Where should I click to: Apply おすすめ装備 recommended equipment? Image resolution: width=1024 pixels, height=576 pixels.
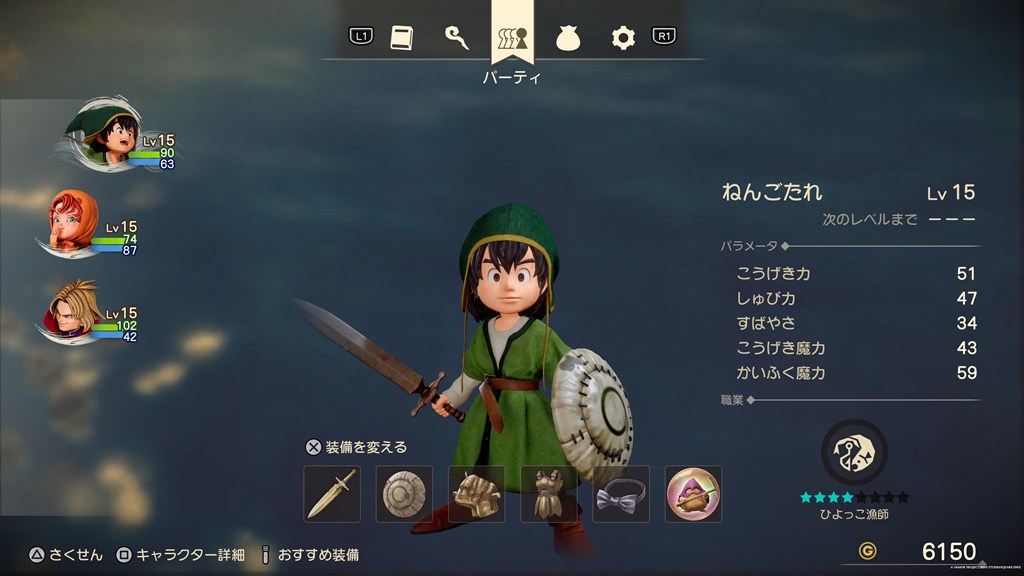pyautogui.click(x=310, y=554)
